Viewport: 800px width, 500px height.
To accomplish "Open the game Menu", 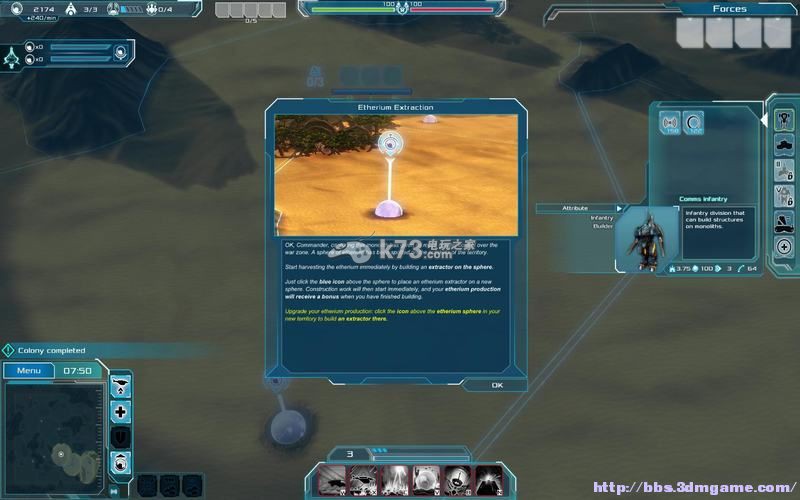I will (x=28, y=371).
